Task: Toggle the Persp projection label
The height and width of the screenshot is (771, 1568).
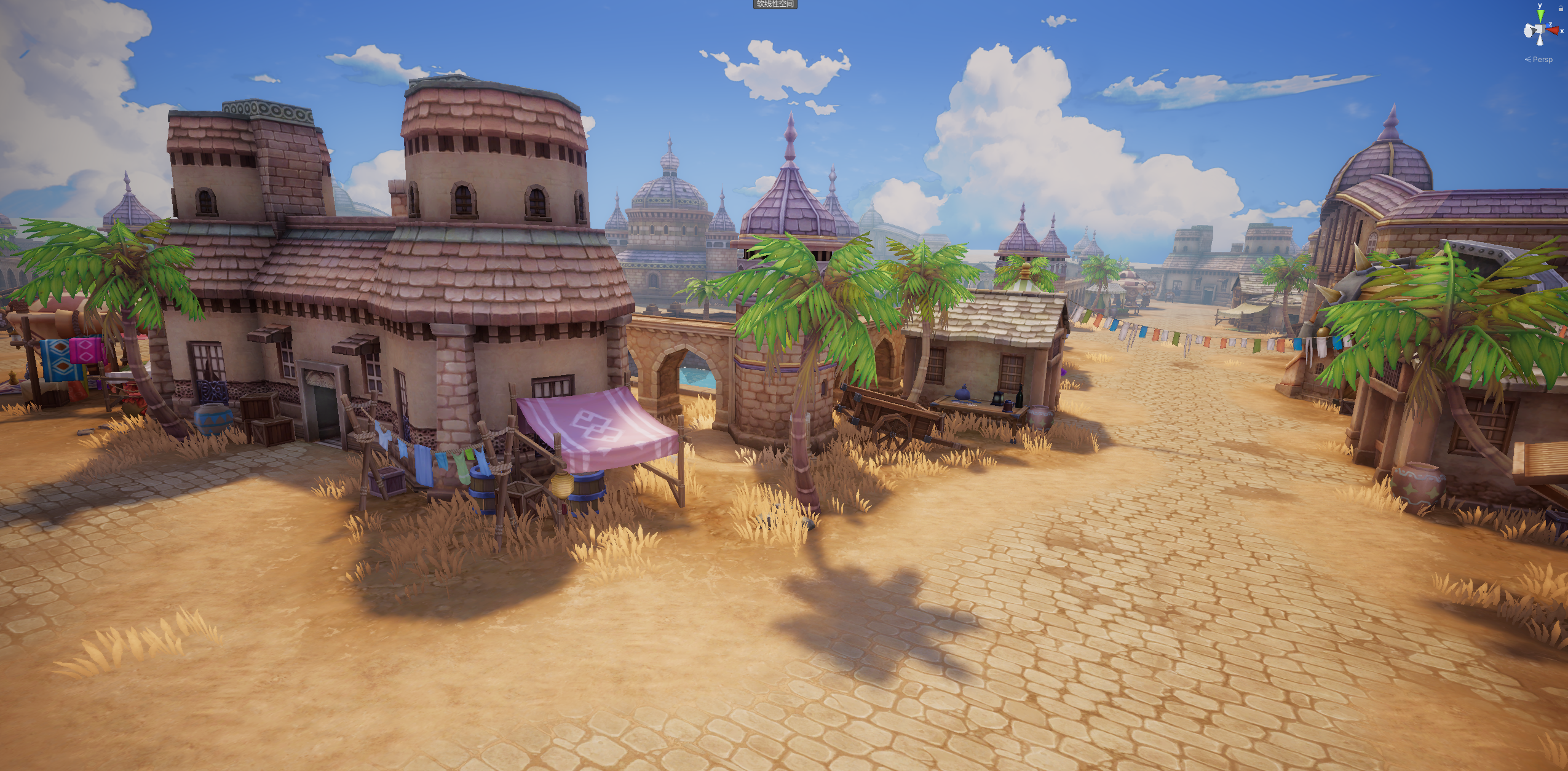Action: pos(1542,60)
